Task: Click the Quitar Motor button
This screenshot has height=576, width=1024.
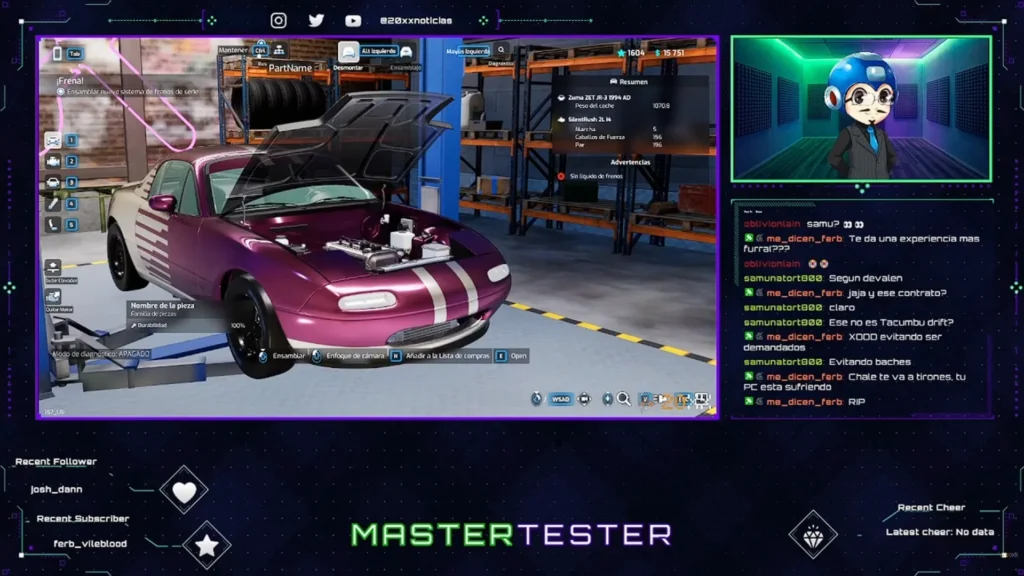Action: click(53, 297)
